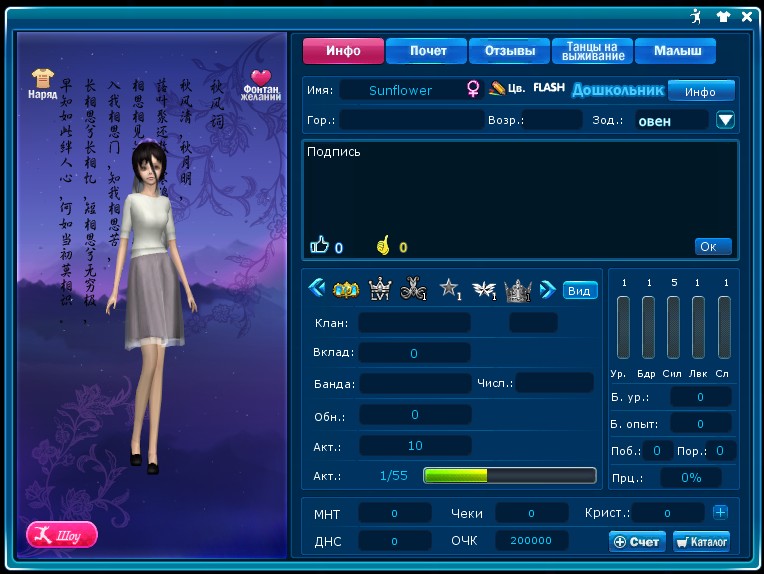The width and height of the screenshot is (764, 574).
Task: Click the thumbs-up like icon
Action: 319,245
